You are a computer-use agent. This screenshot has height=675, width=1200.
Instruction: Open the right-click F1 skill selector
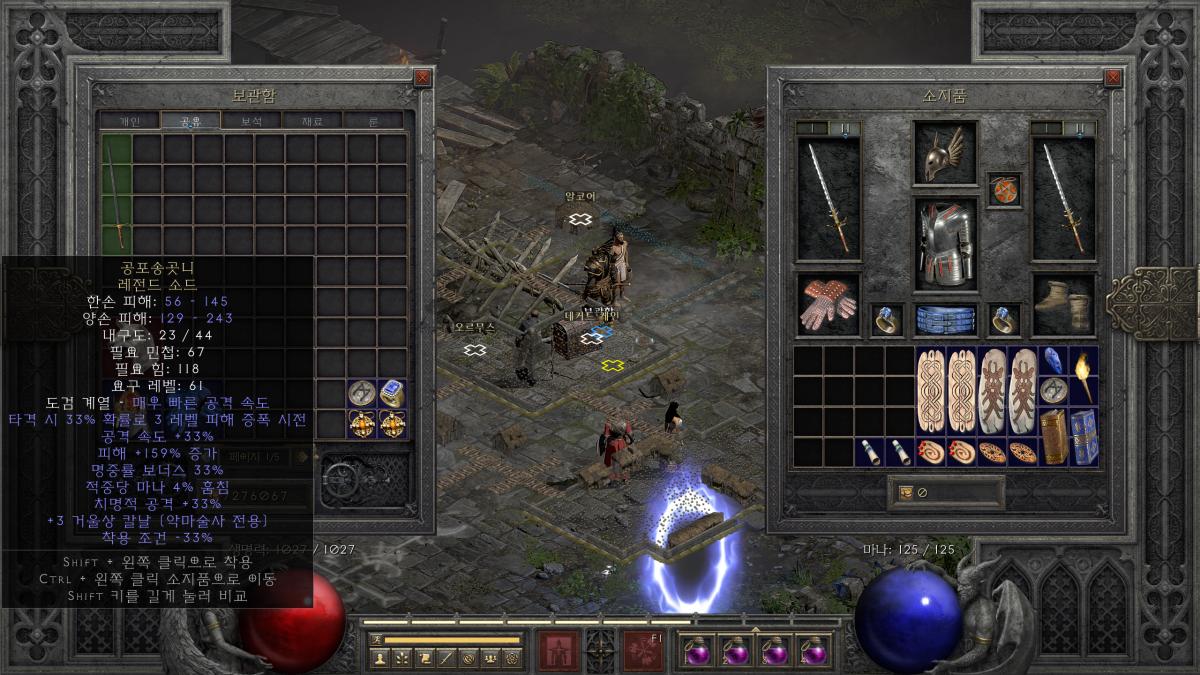[x=642, y=650]
